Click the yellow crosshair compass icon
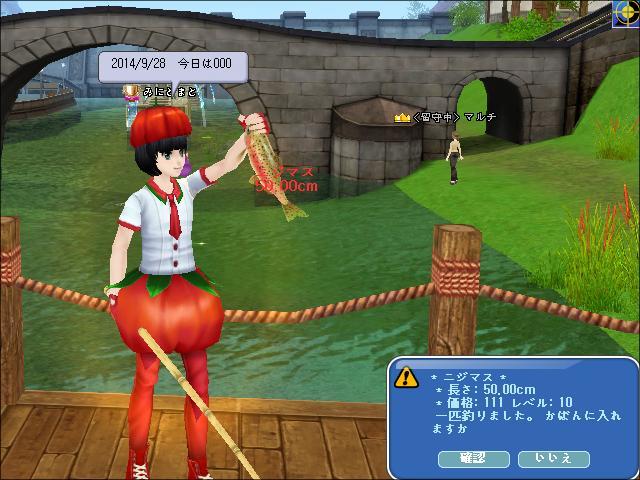 (x=626, y=13)
